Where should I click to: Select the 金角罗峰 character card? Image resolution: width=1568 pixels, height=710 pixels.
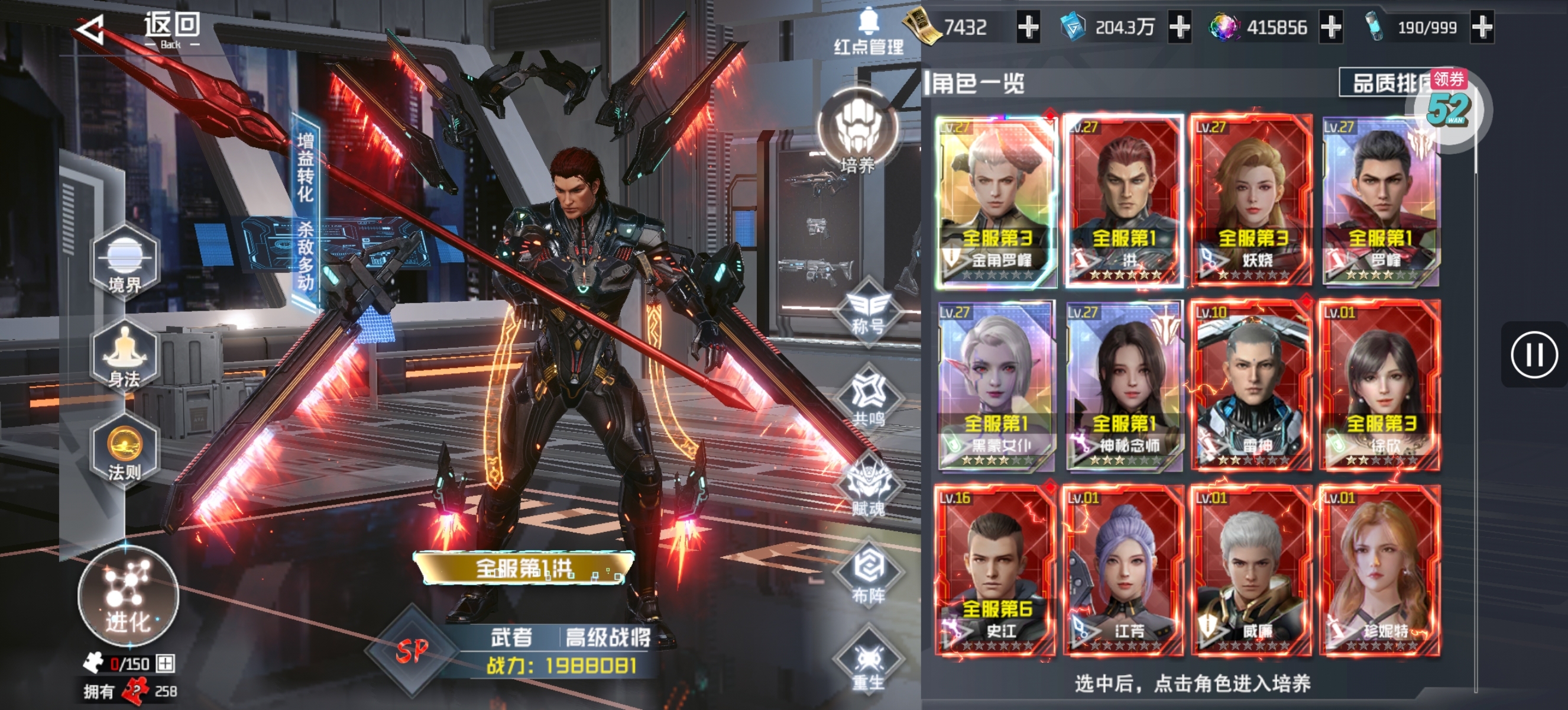pyautogui.click(x=996, y=201)
